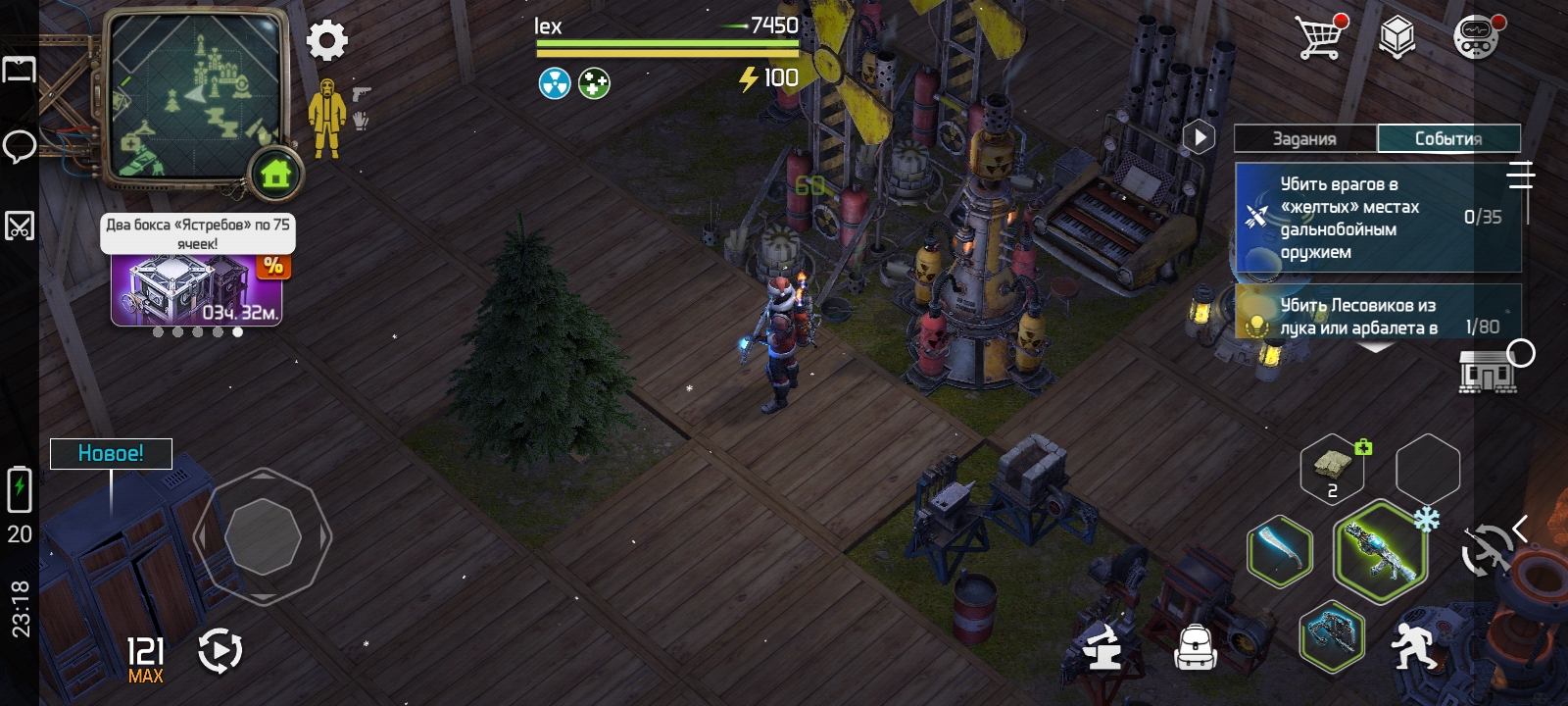The height and width of the screenshot is (706, 1568).
Task: Open the Лесовиков kill event
Action: point(1377,315)
